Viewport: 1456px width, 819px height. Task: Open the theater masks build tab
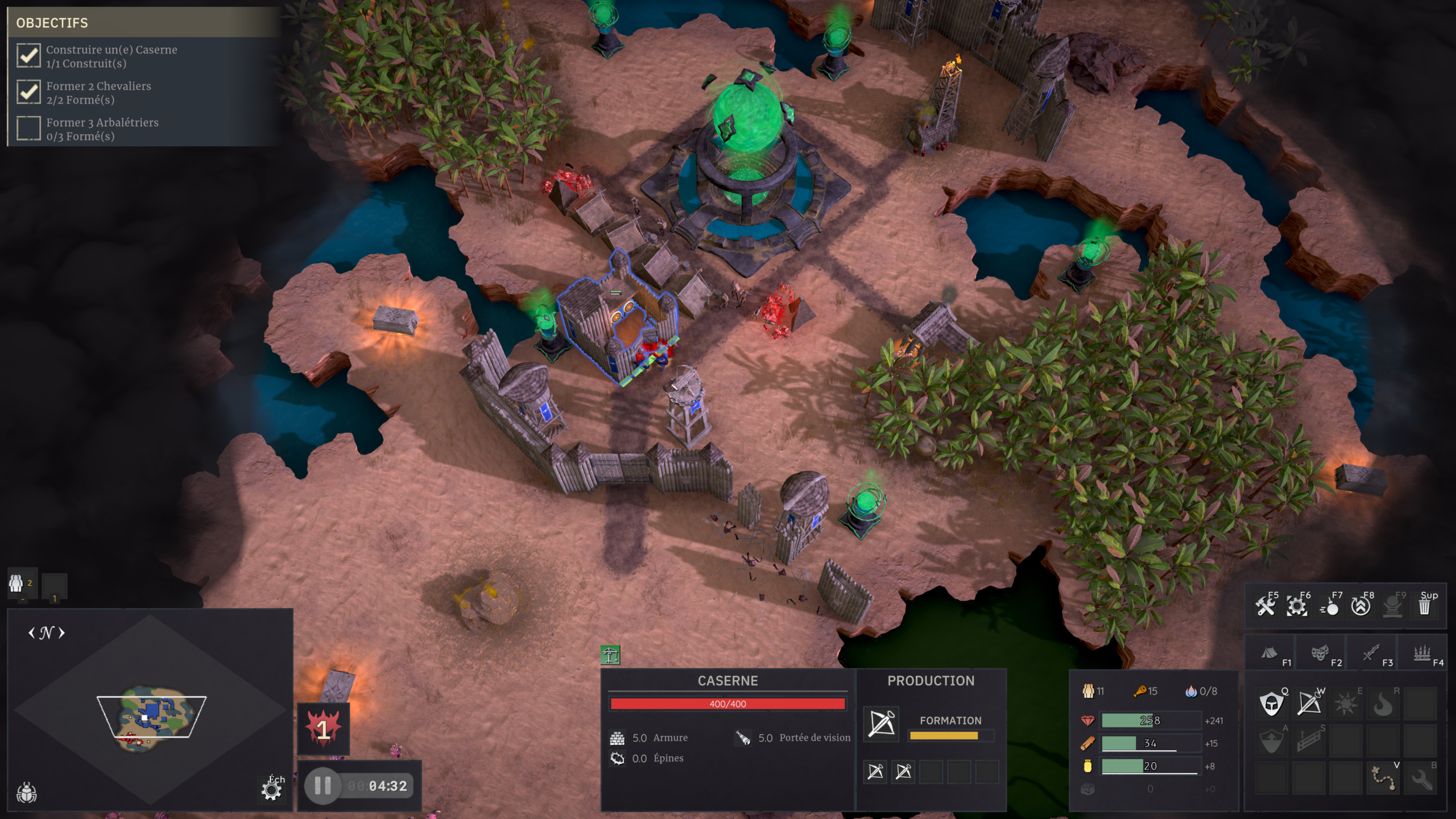[x=1320, y=653]
